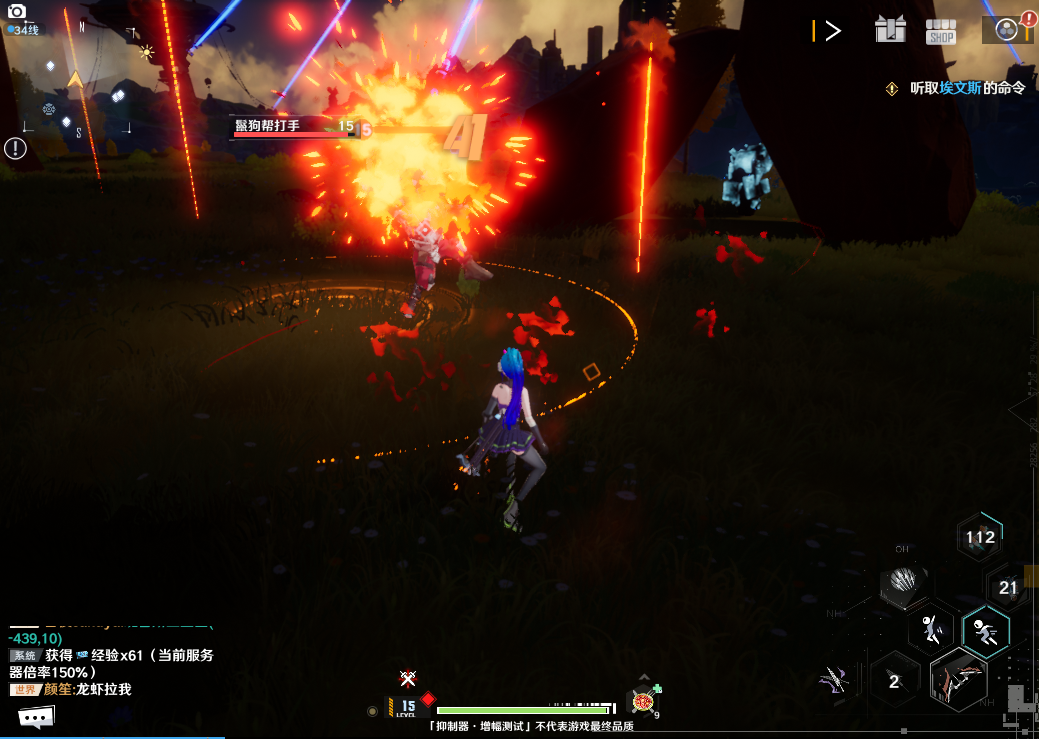Open the chat bubble button
The height and width of the screenshot is (739, 1039).
37,716
